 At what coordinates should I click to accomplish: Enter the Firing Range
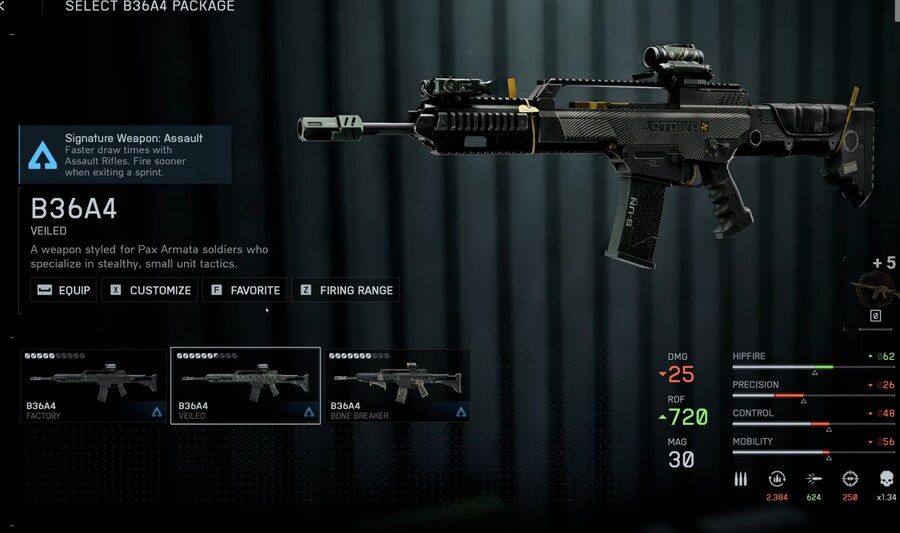point(345,290)
